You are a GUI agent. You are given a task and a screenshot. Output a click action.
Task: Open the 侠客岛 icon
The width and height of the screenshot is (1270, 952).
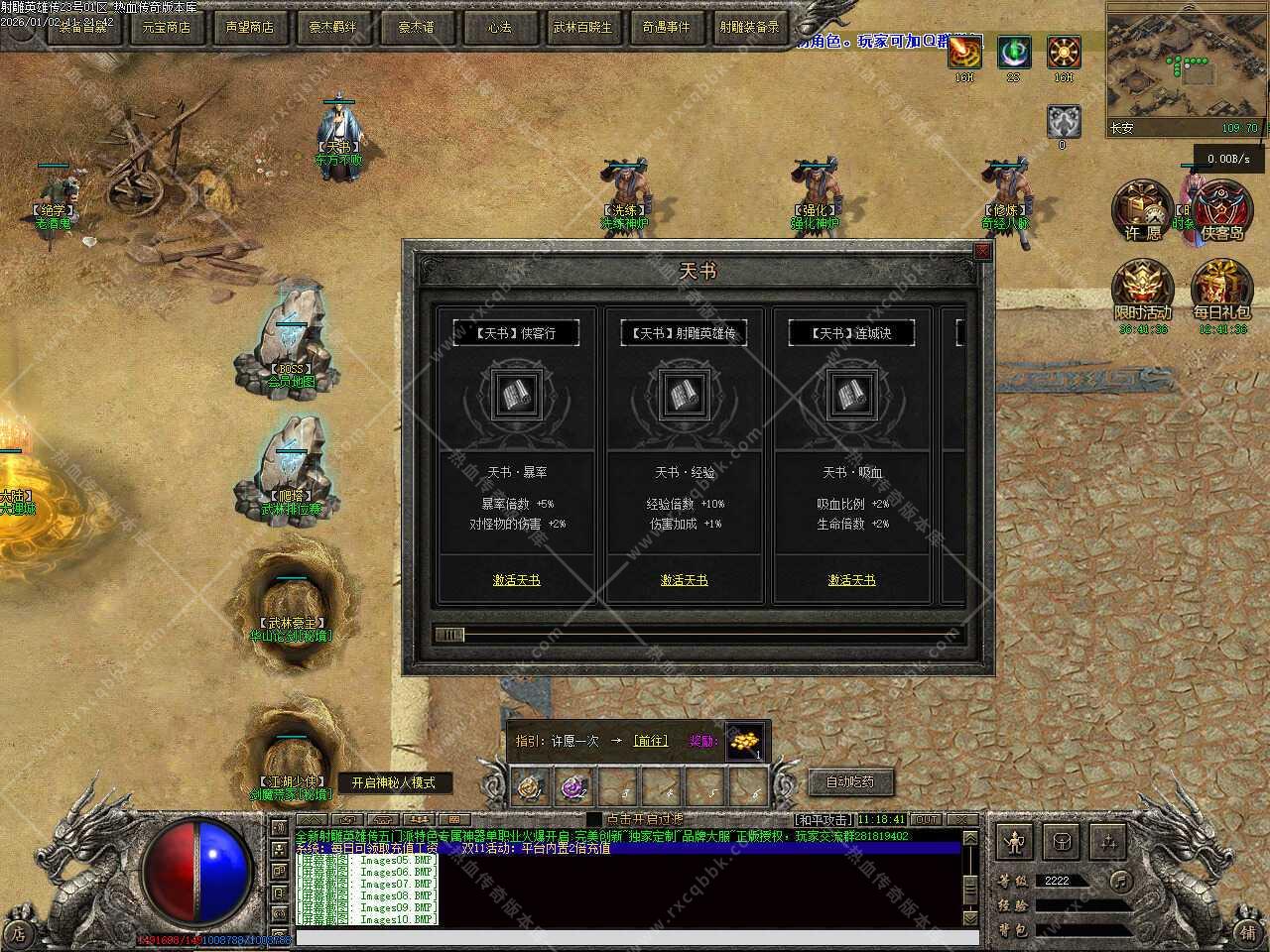(x=1222, y=210)
